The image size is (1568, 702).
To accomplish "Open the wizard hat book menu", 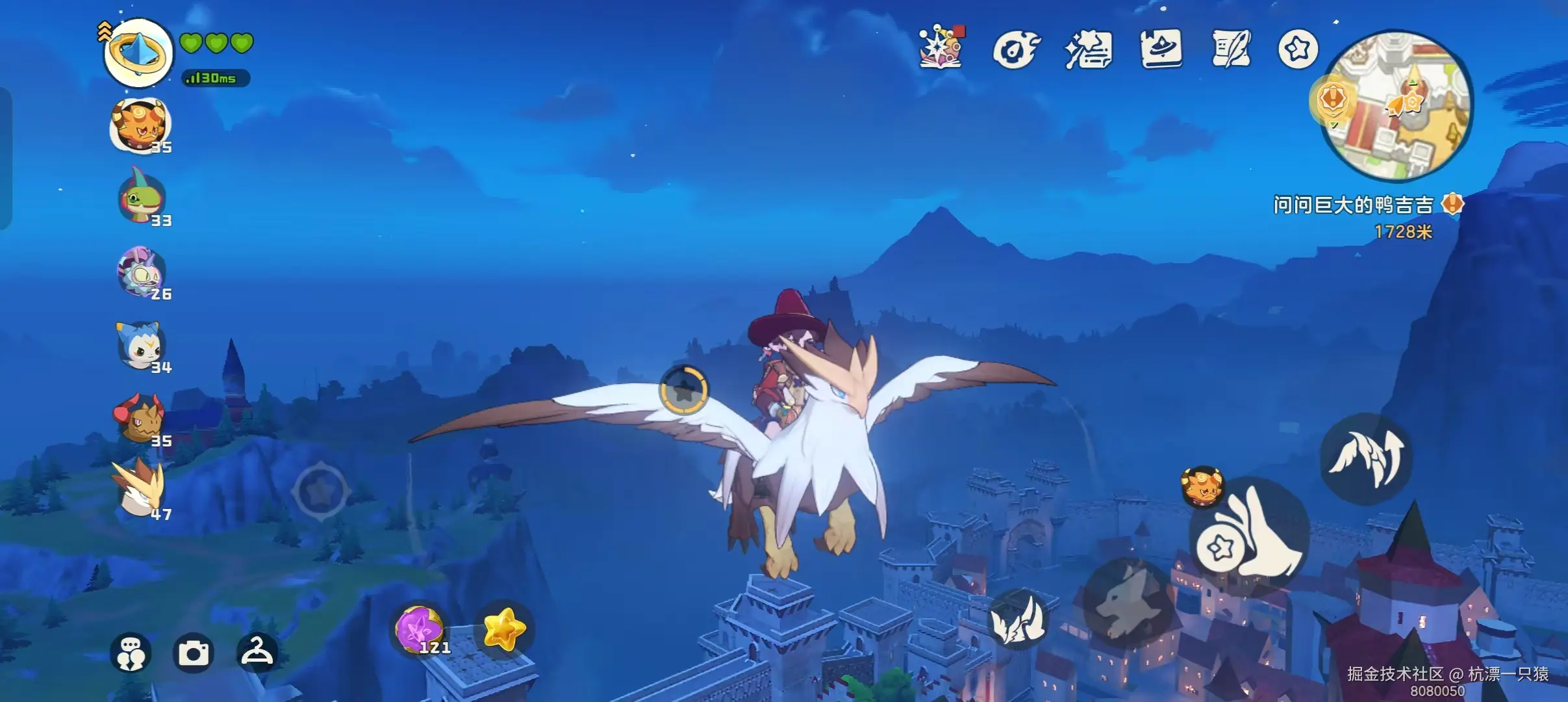I will pos(1161,49).
